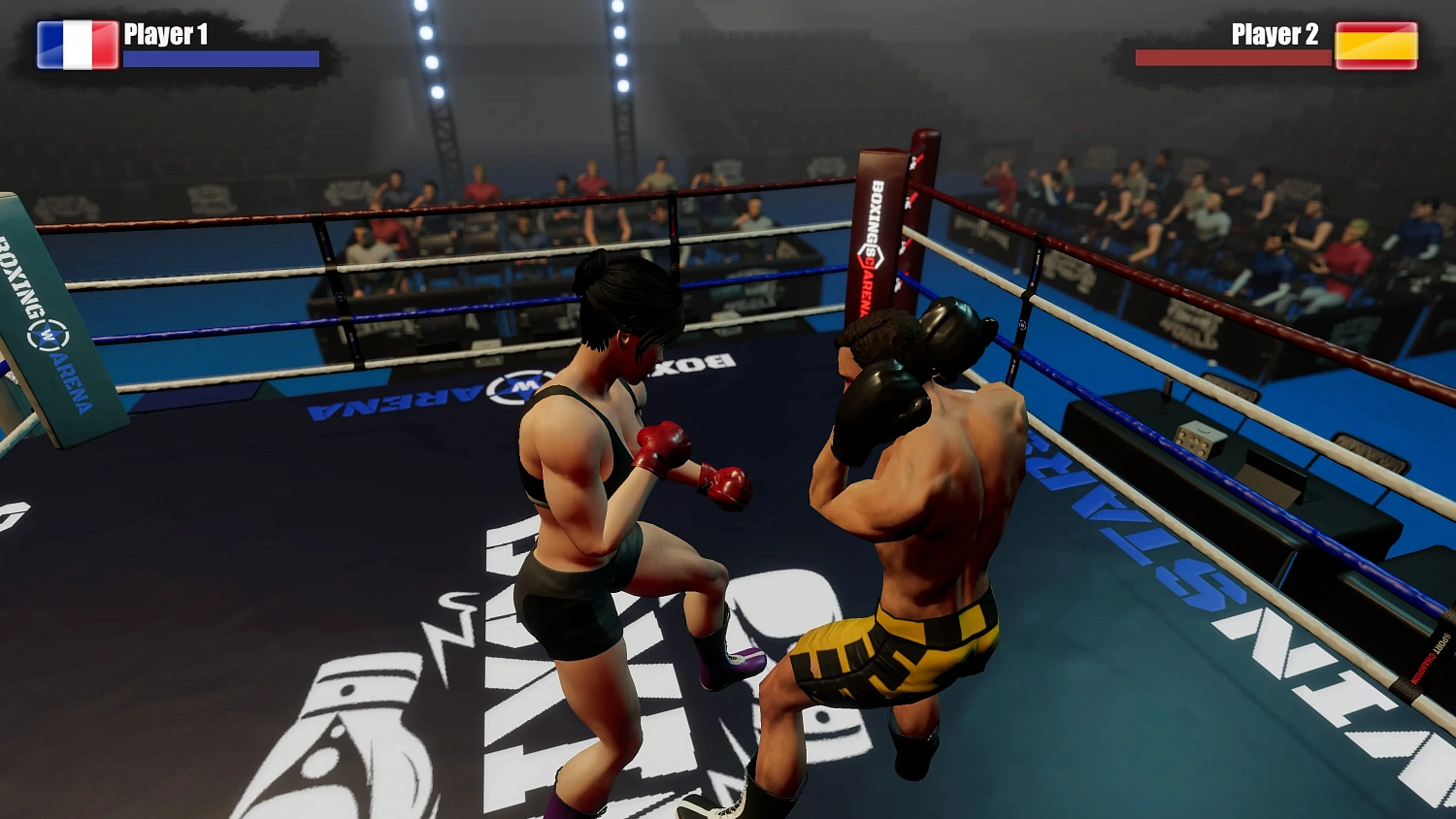Click the blue health bar of Player 1
The height and width of the screenshot is (819, 1456).
[220, 60]
